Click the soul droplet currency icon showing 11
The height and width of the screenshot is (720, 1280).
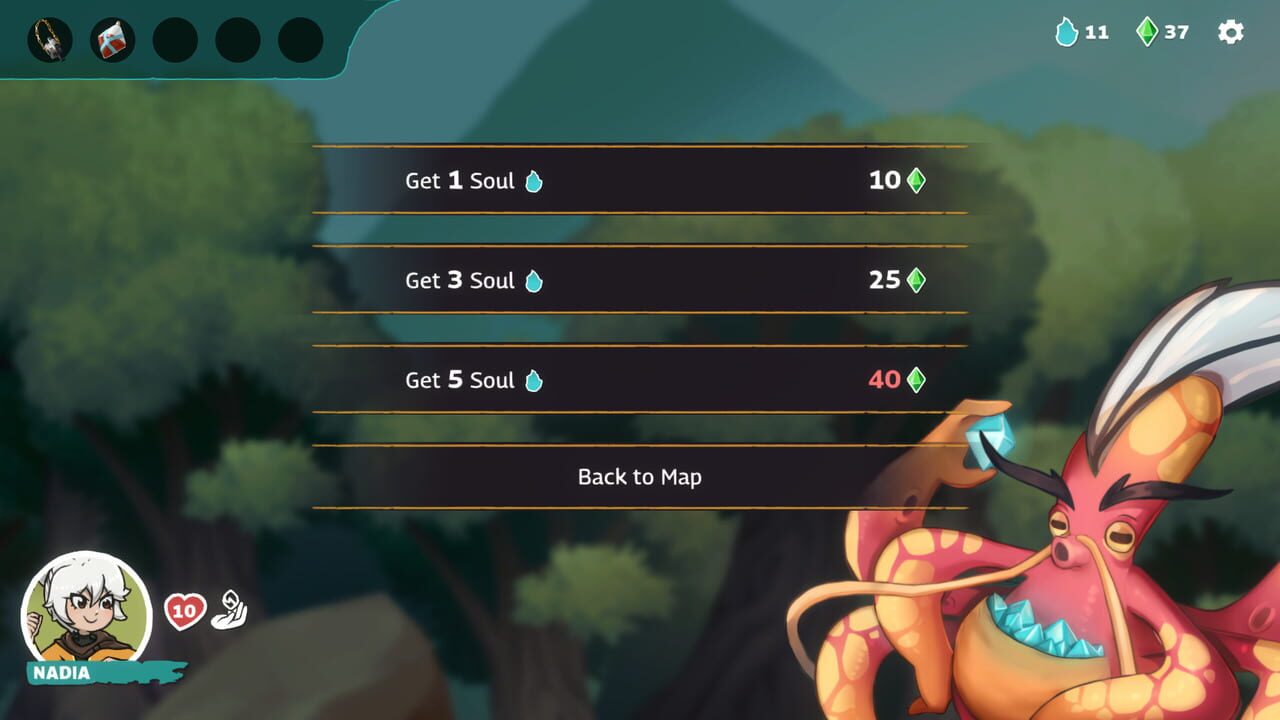click(1065, 32)
